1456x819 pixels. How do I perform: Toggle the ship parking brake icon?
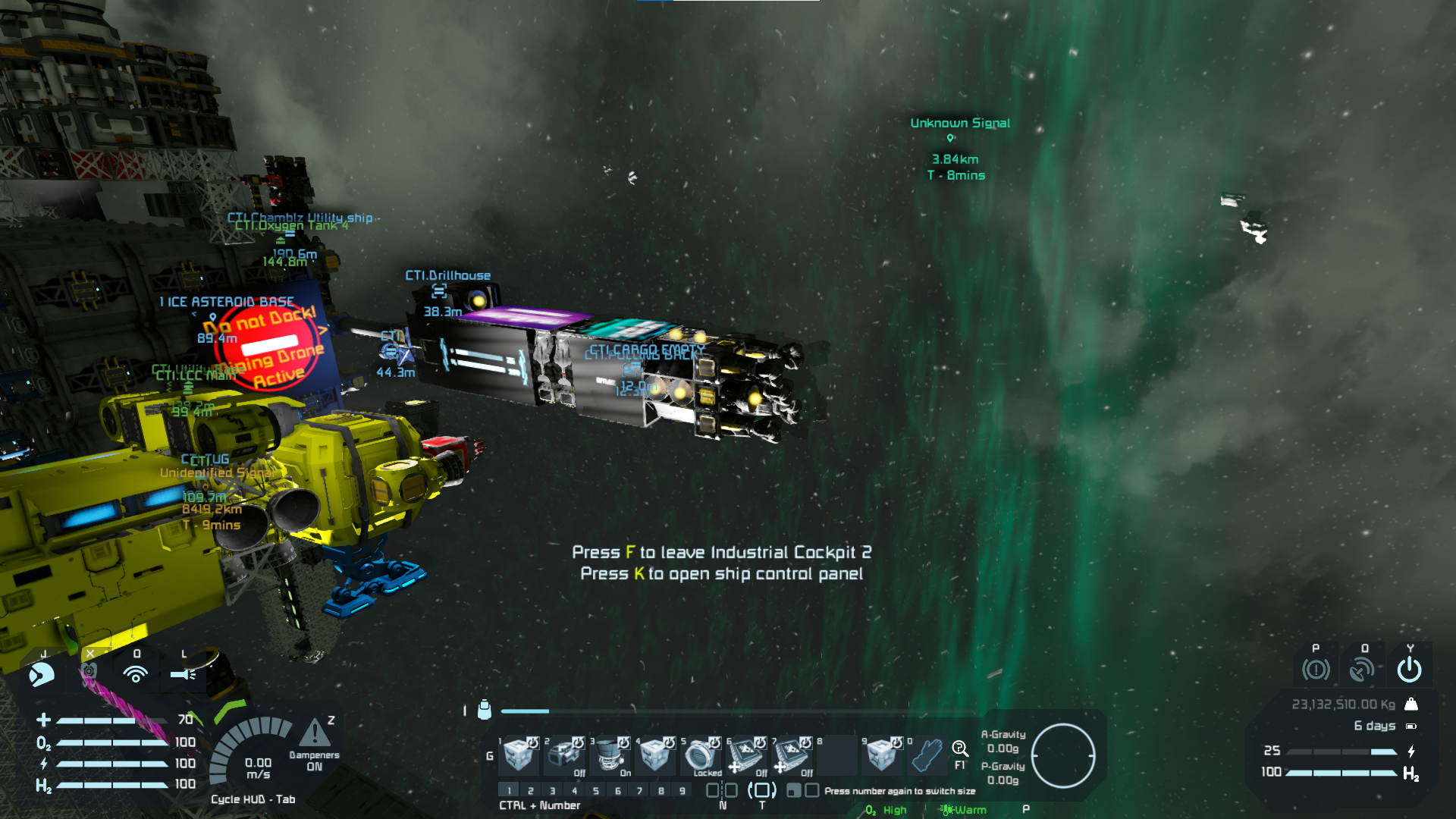[1316, 670]
